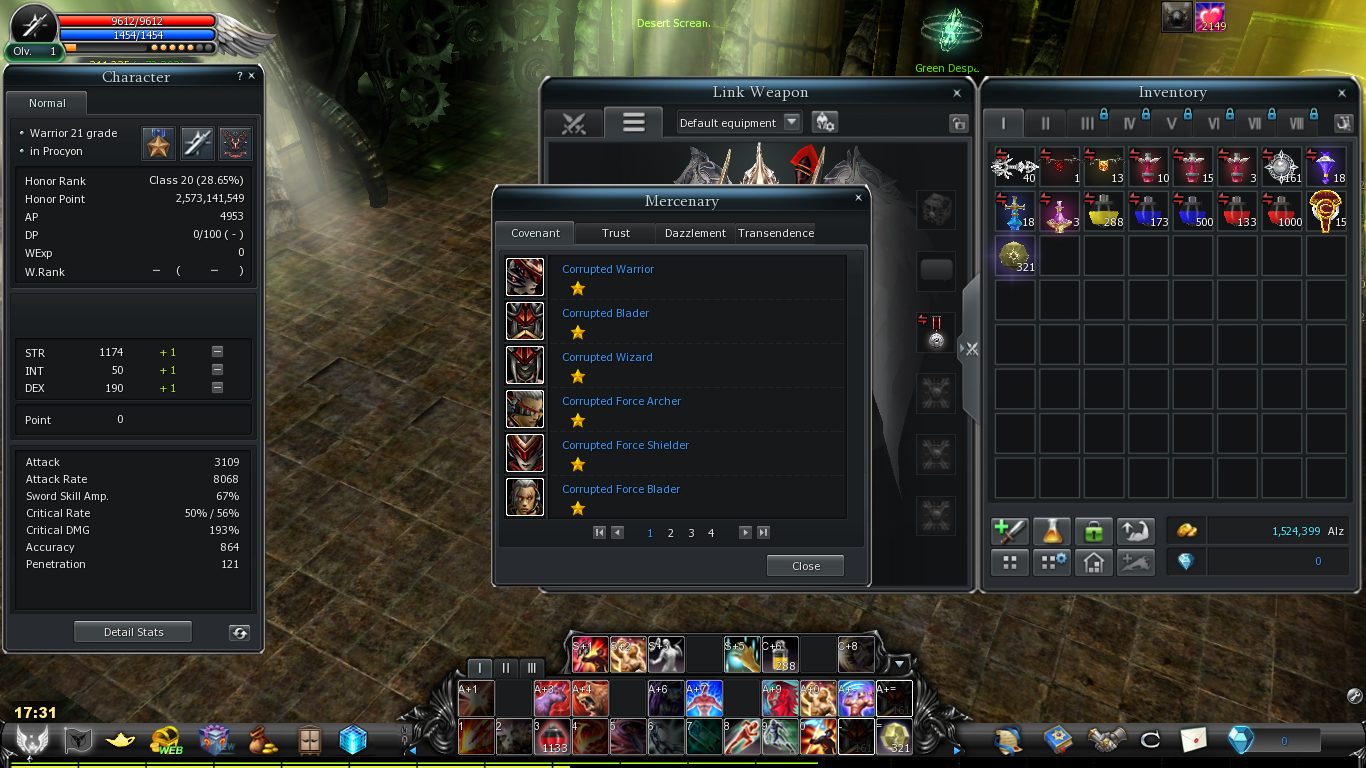
Task: Refresh stats with the circular arrow button
Action: [x=239, y=632]
